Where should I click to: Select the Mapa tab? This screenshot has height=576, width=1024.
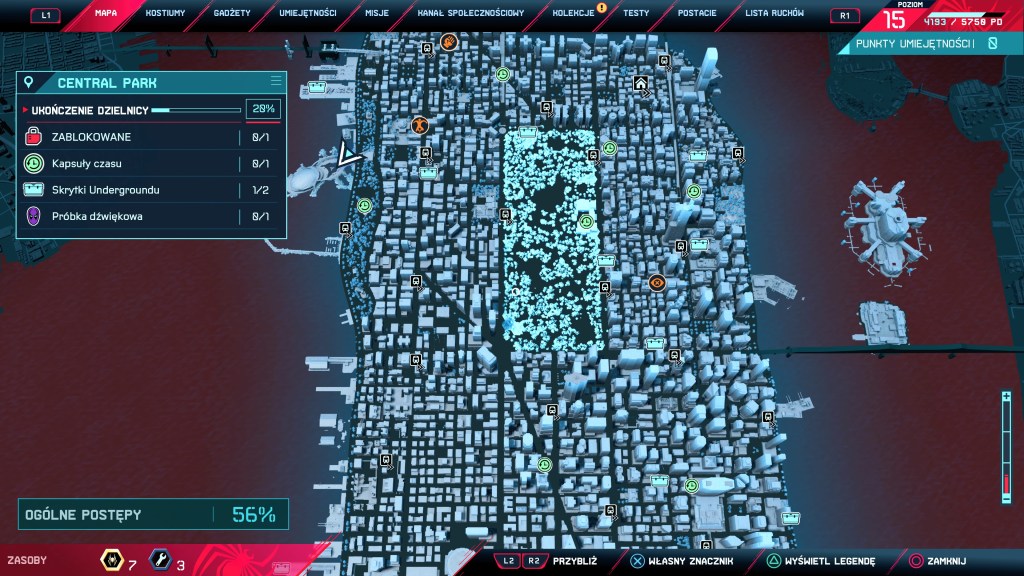(106, 13)
